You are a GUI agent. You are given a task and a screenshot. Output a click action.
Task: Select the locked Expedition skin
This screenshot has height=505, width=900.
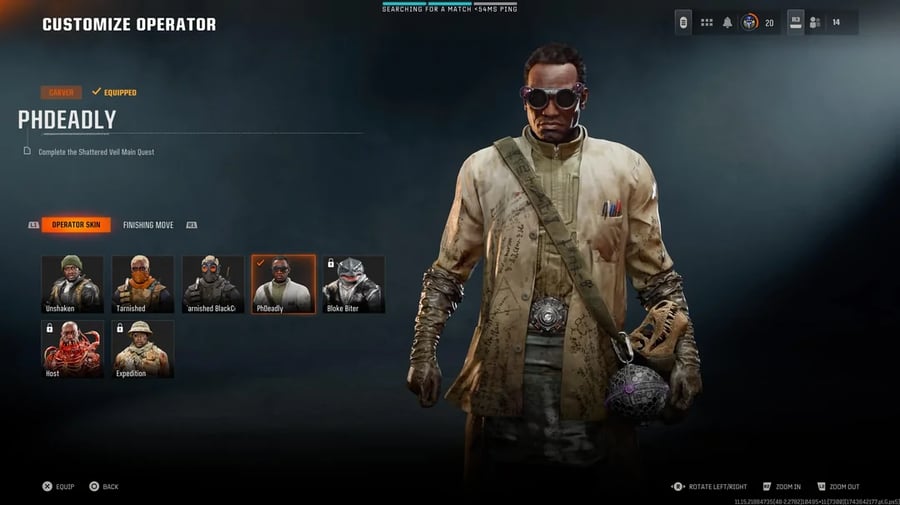pos(142,348)
